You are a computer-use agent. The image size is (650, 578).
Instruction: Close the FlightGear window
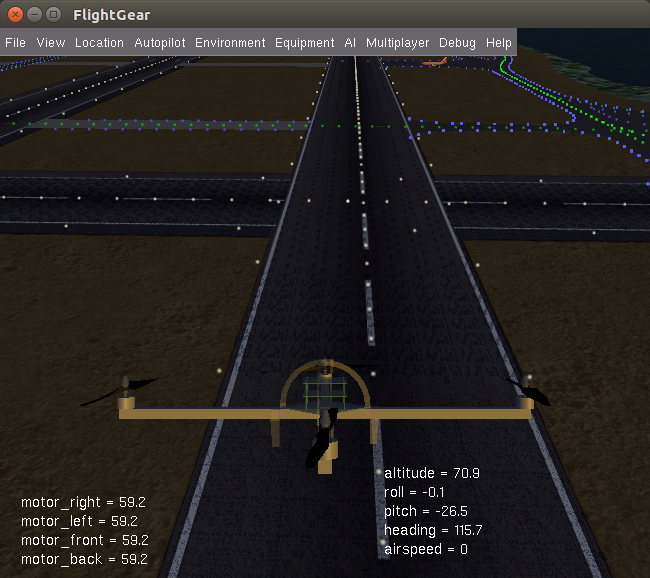click(14, 15)
